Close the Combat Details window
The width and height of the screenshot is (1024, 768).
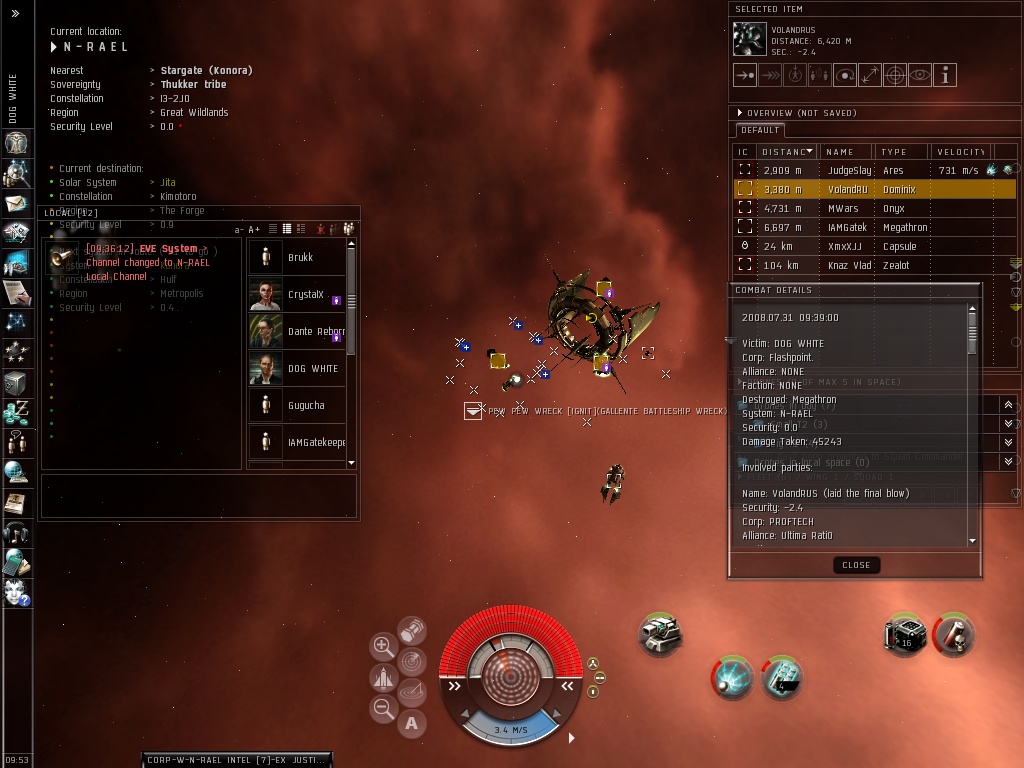pyautogui.click(x=856, y=565)
